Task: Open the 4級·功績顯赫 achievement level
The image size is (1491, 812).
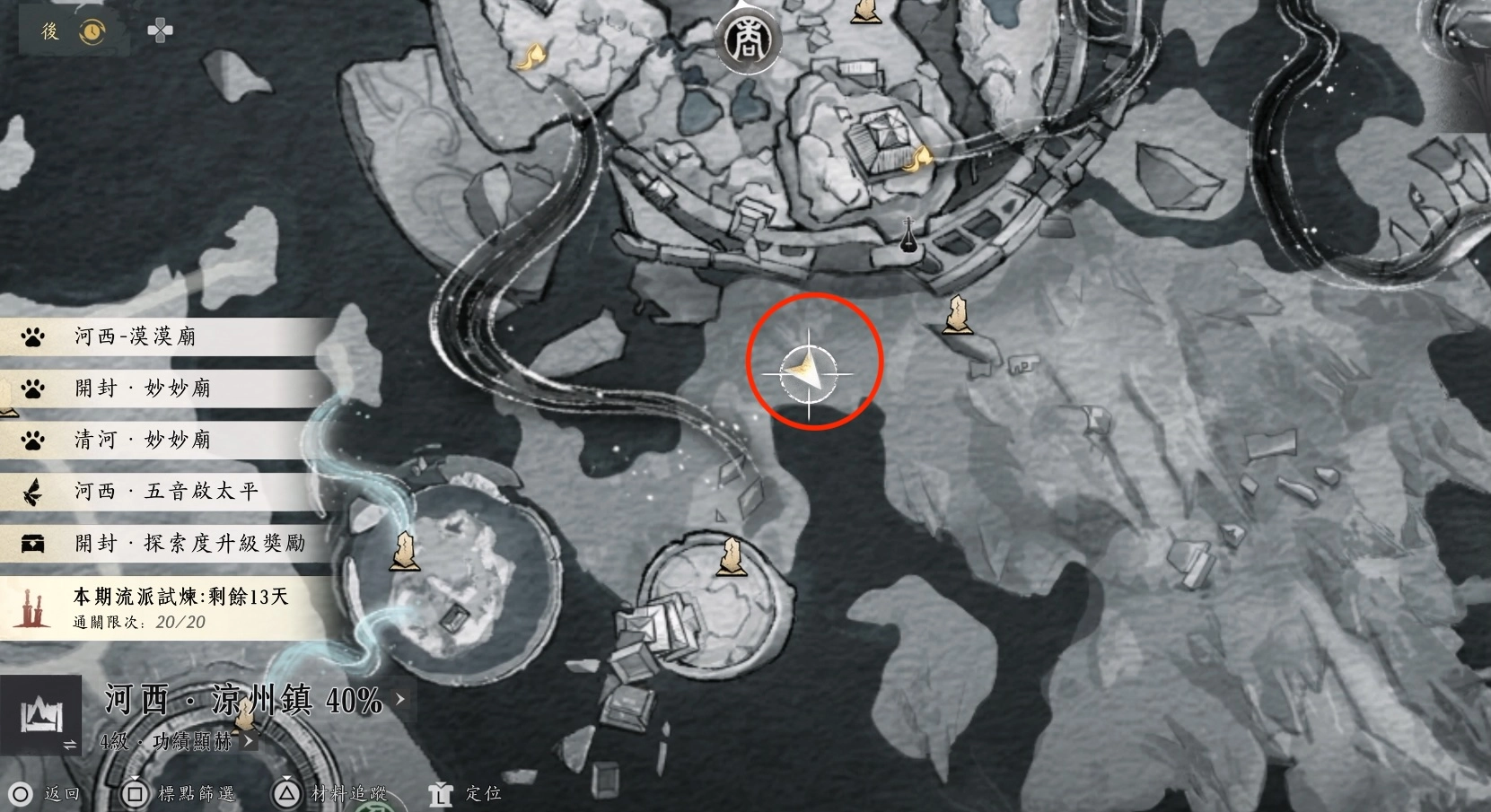Action: tap(175, 741)
